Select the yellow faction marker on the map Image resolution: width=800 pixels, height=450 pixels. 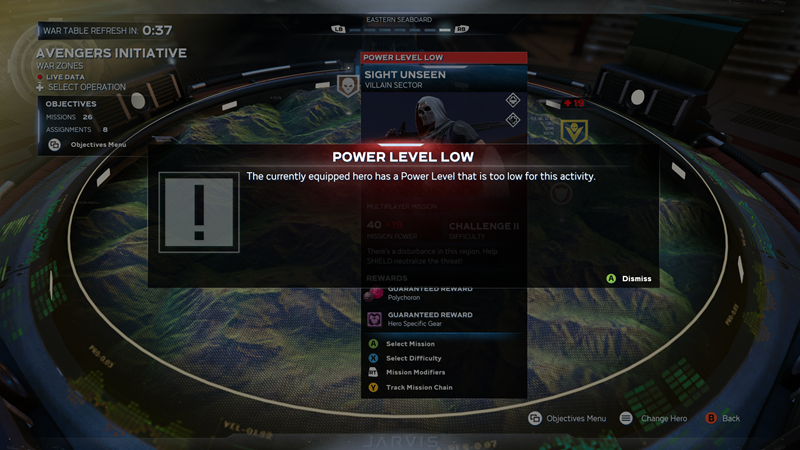pos(573,130)
